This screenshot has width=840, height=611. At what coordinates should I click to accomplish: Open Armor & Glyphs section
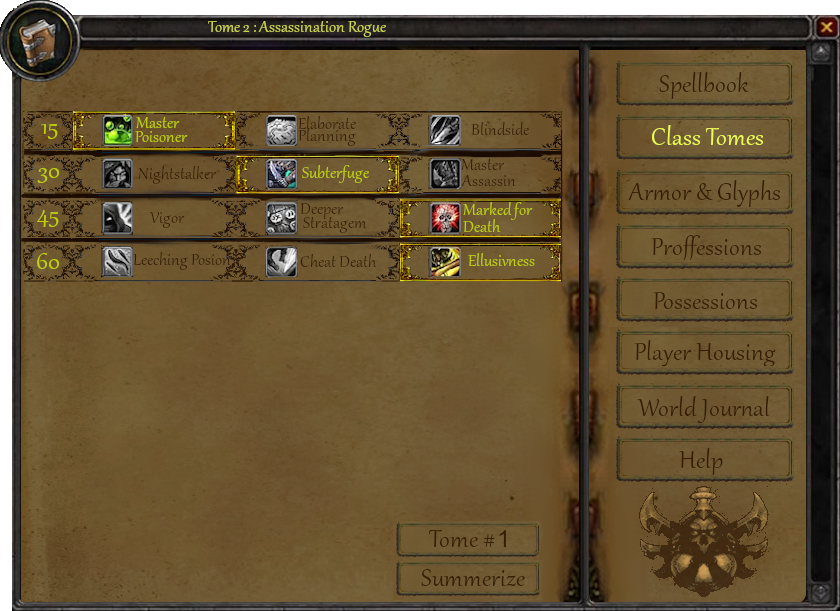(x=704, y=193)
